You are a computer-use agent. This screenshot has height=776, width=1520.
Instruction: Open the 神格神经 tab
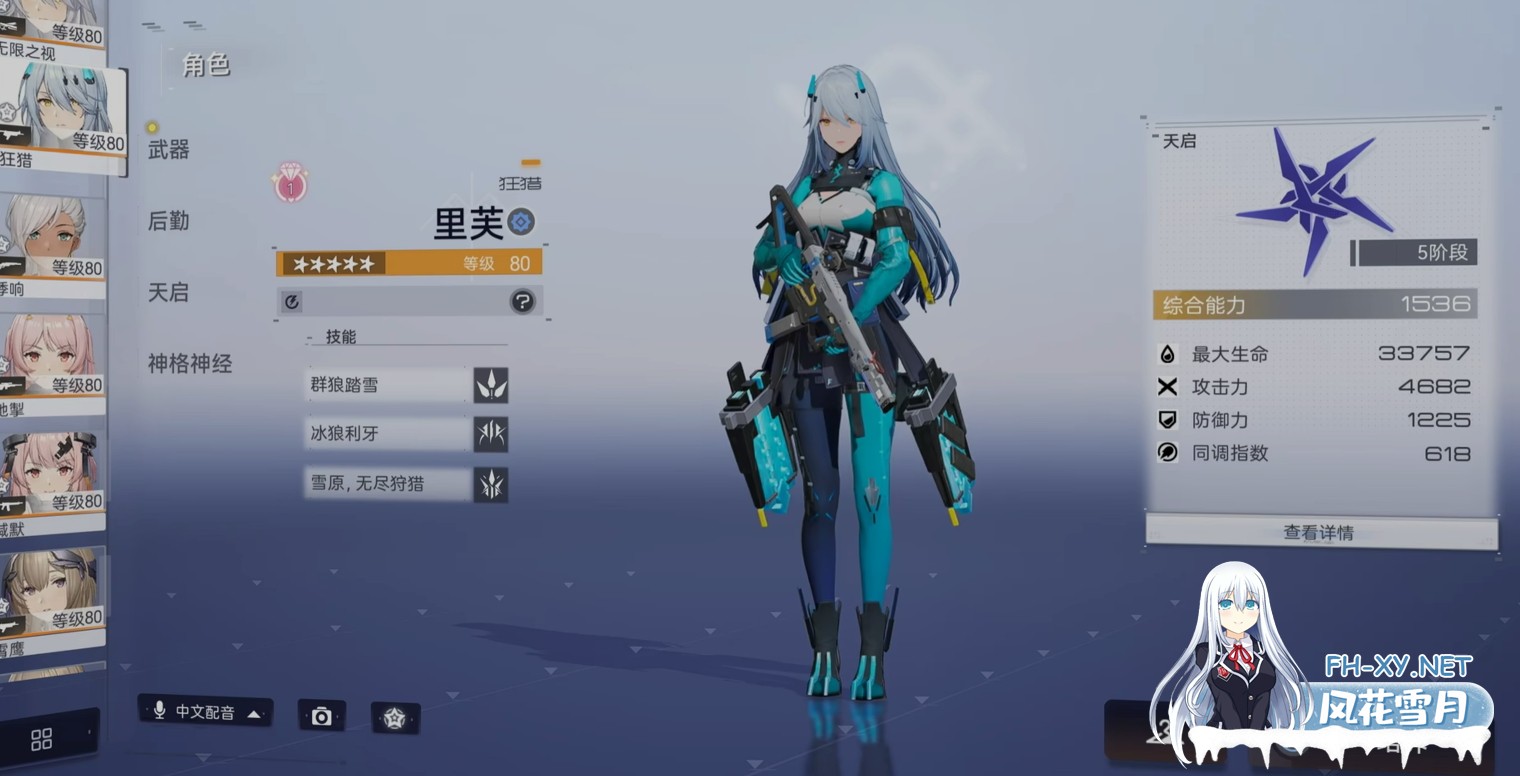coord(189,364)
